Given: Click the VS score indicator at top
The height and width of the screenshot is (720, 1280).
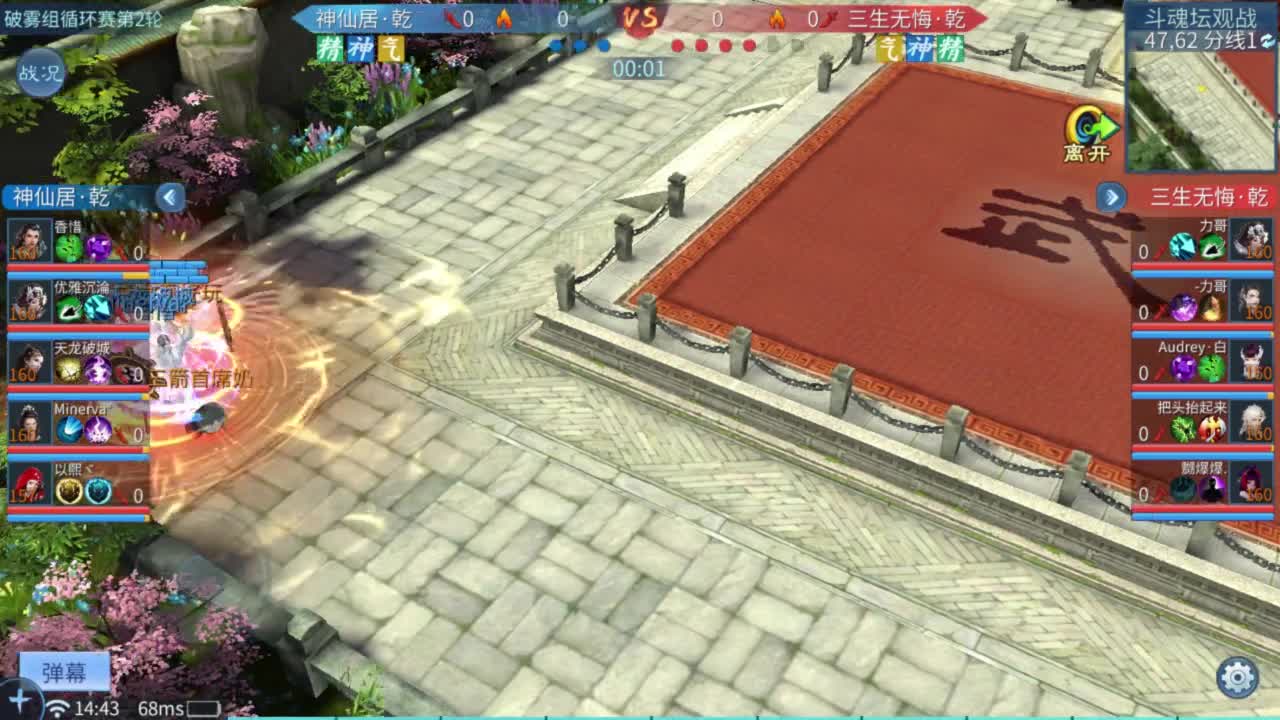Looking at the screenshot, I should tap(641, 18).
